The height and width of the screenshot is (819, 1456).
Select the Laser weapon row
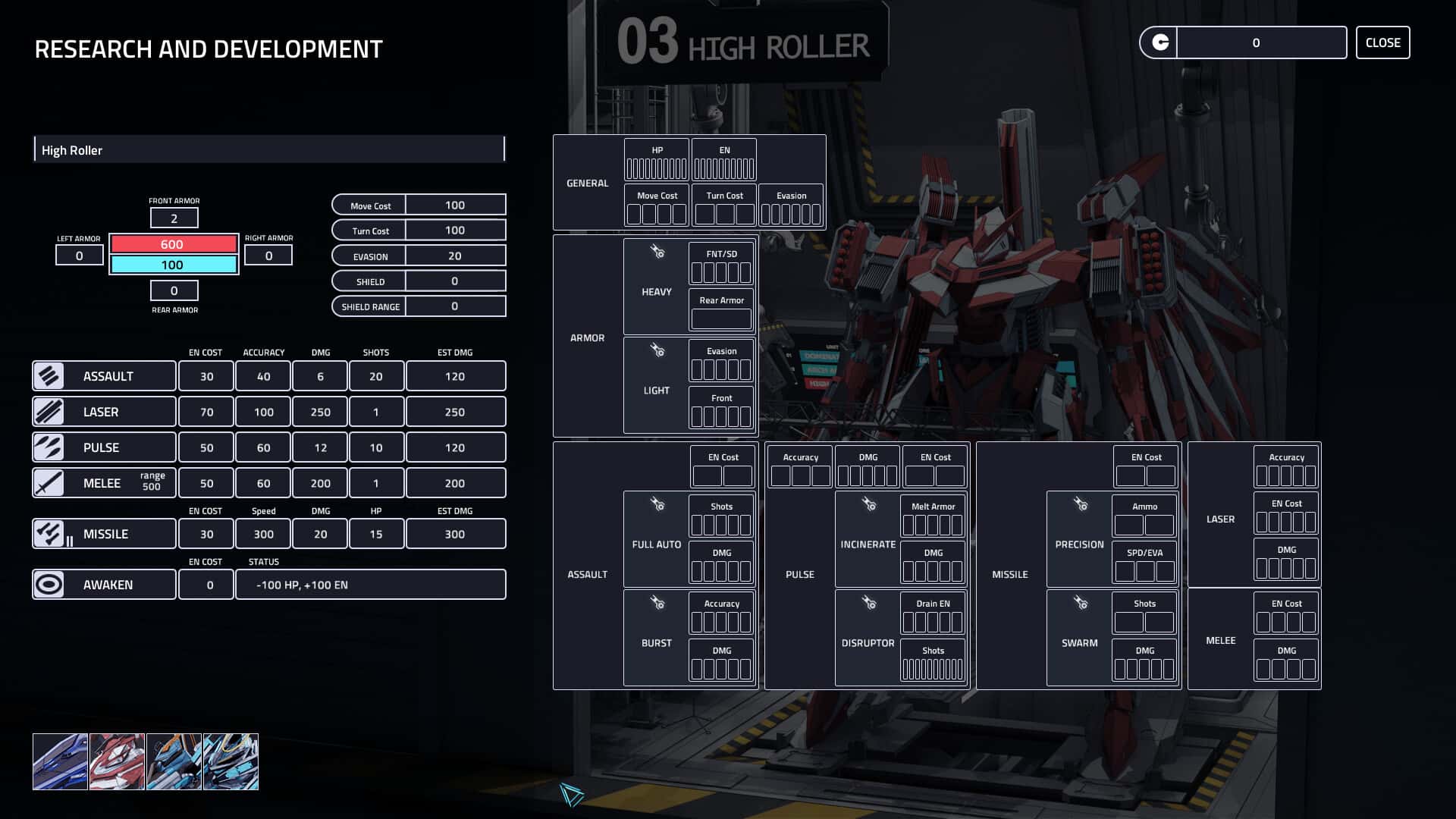(104, 412)
